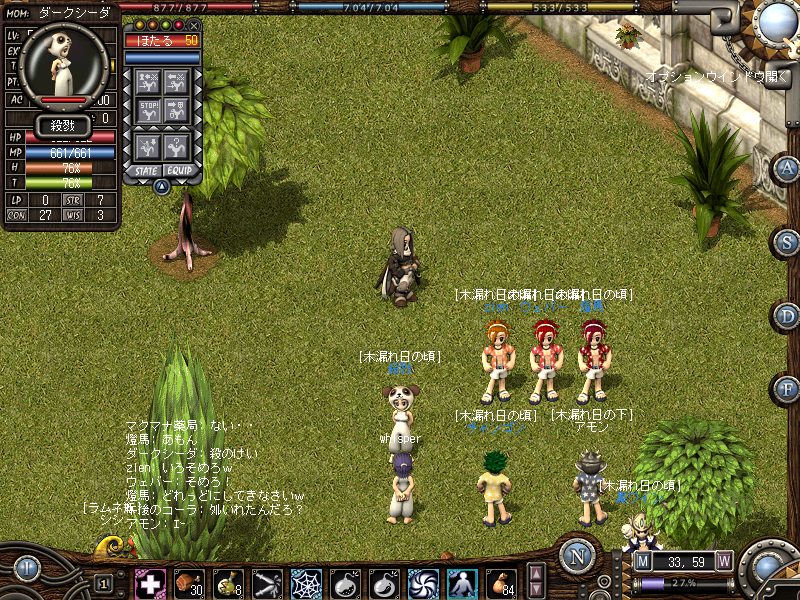Switch to the EQUIP tab

(180, 171)
